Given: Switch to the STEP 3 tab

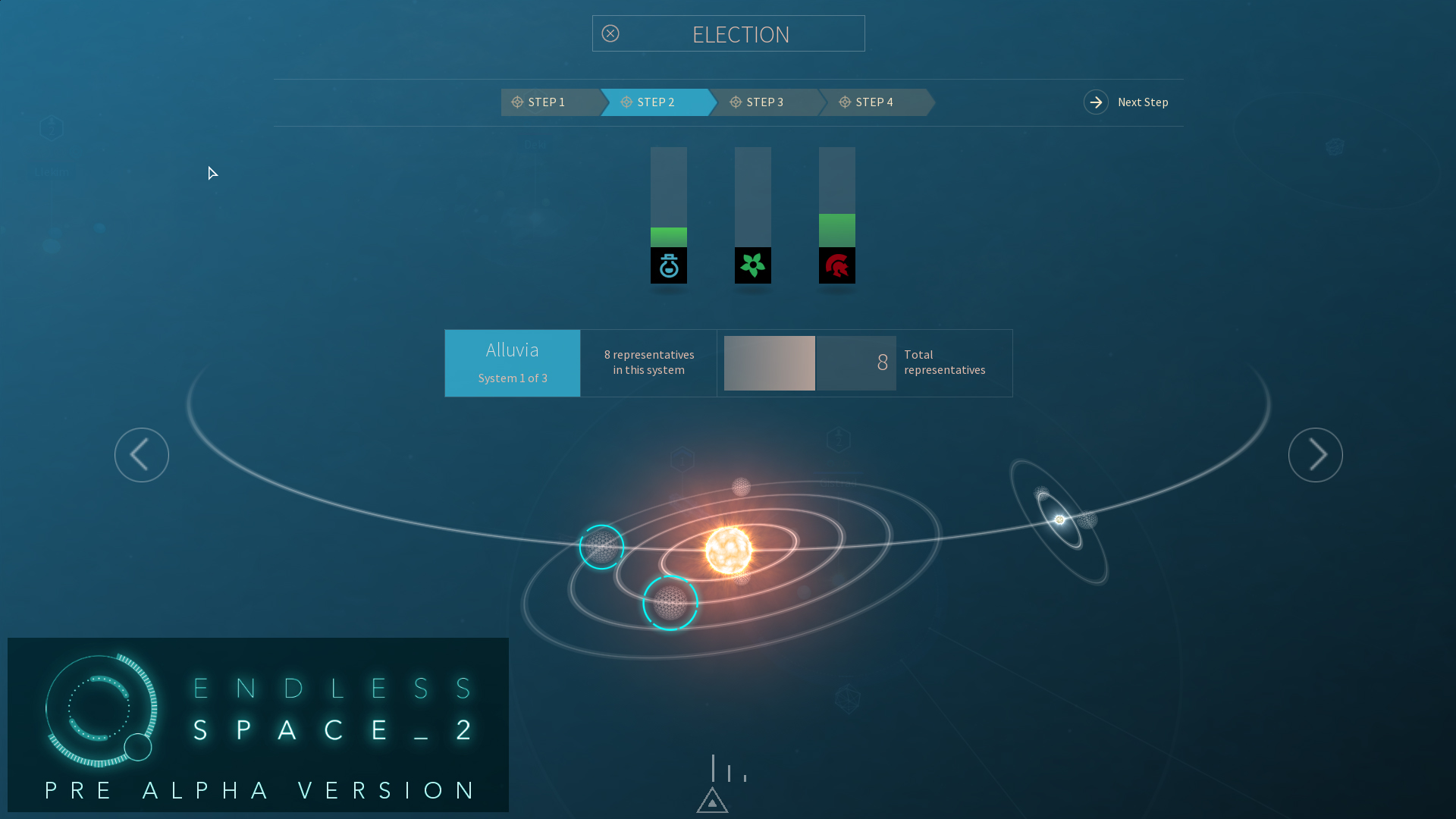Looking at the screenshot, I should [764, 102].
